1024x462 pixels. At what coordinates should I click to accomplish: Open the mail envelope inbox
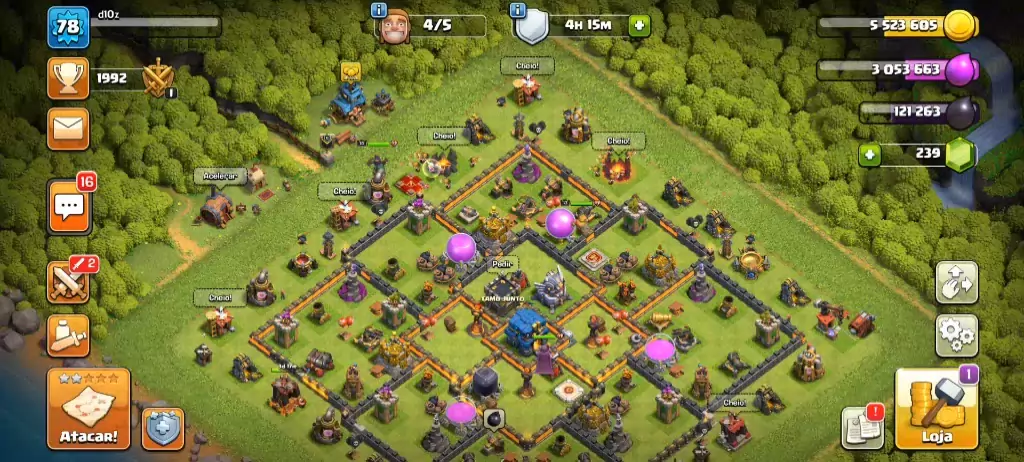68,128
